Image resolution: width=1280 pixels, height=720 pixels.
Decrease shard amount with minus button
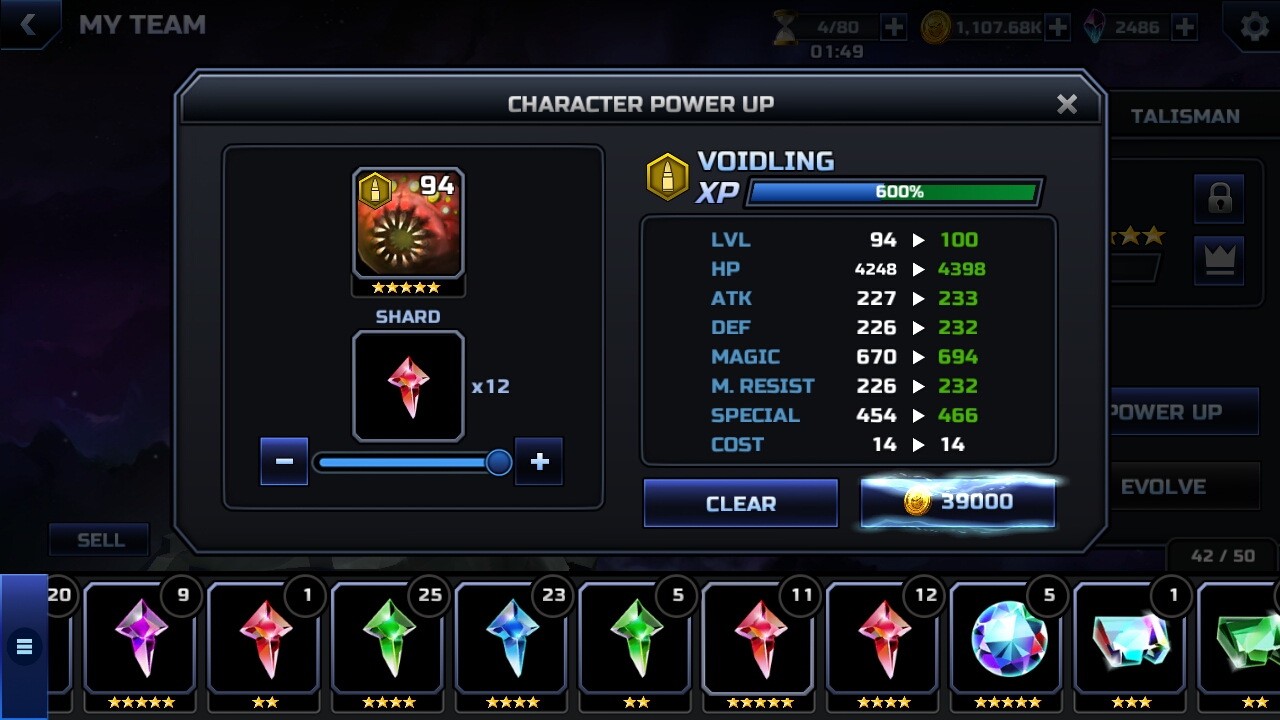coord(284,461)
